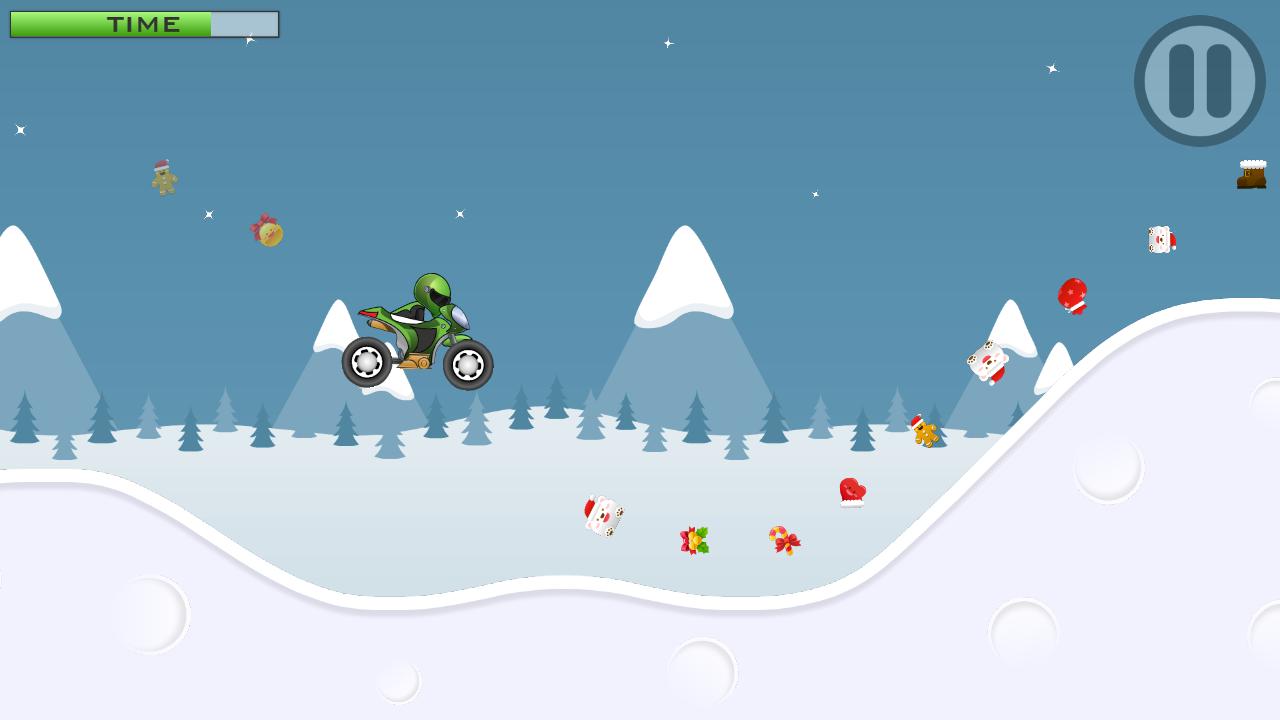Grab the Santa card on the right edge
Image resolution: width=1280 pixels, height=720 pixels.
click(x=1160, y=241)
